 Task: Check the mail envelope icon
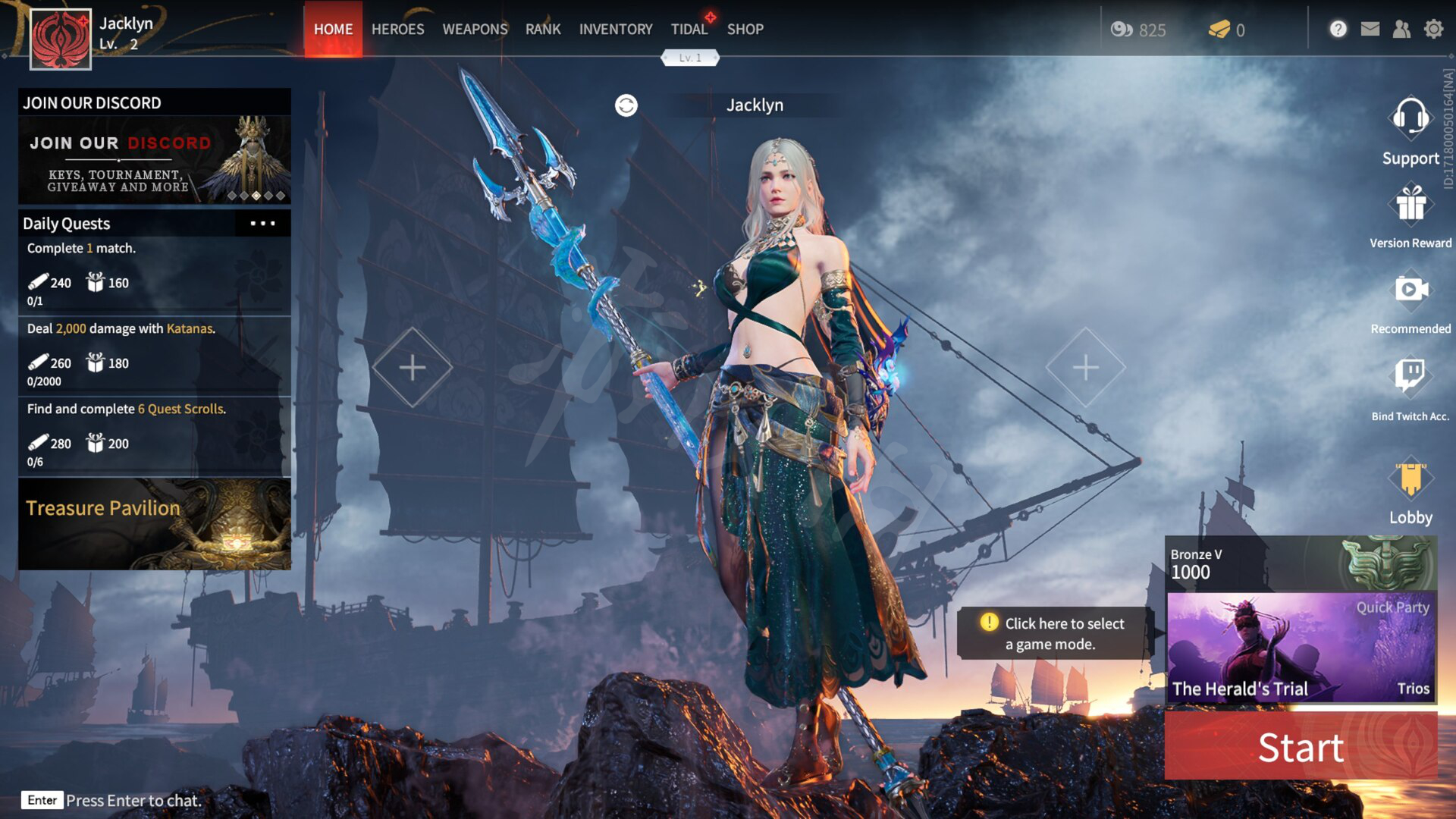[x=1370, y=30]
